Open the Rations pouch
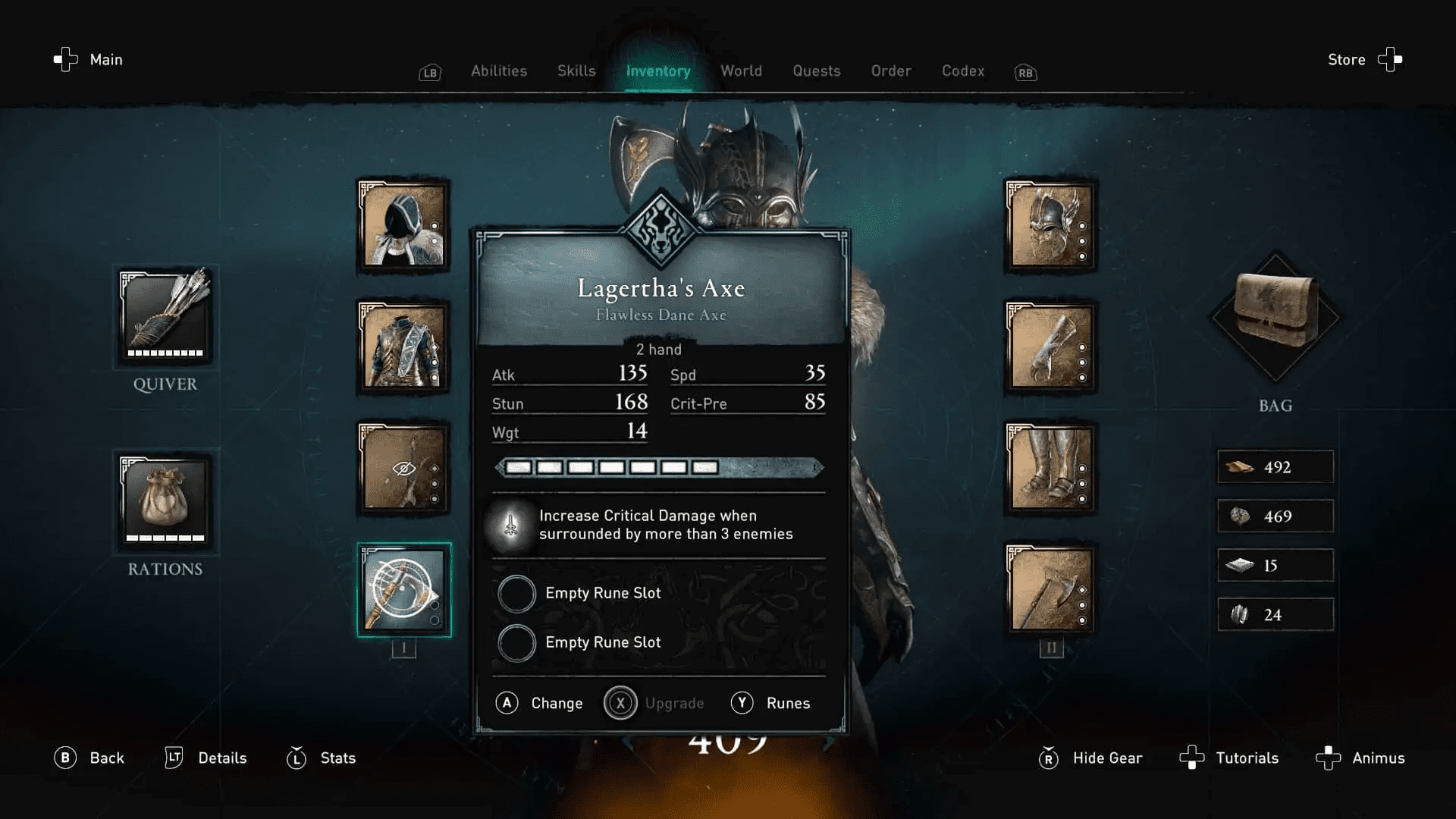This screenshot has width=1456, height=819. [163, 502]
